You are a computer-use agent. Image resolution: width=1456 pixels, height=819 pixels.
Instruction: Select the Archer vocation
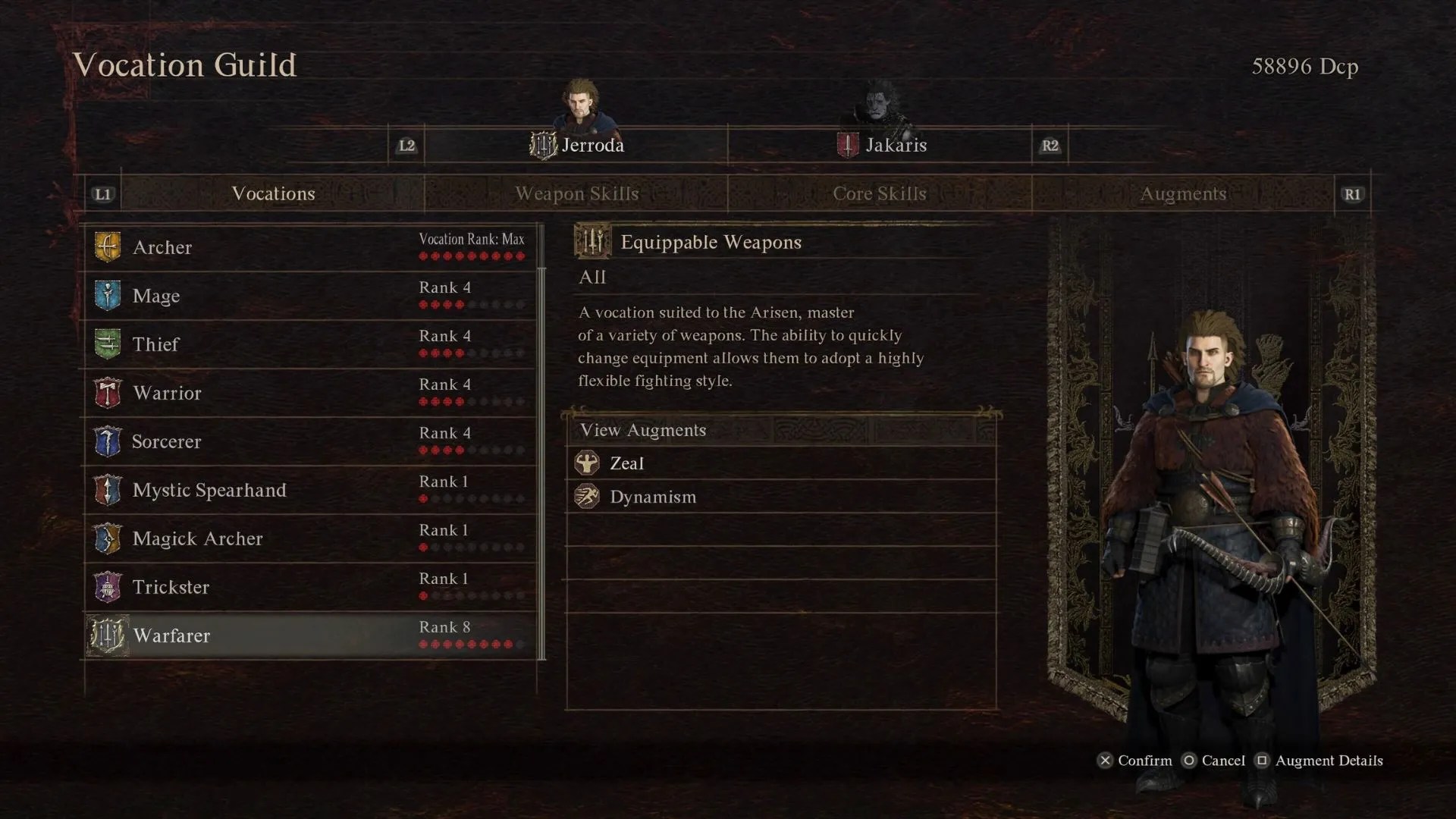(310, 247)
